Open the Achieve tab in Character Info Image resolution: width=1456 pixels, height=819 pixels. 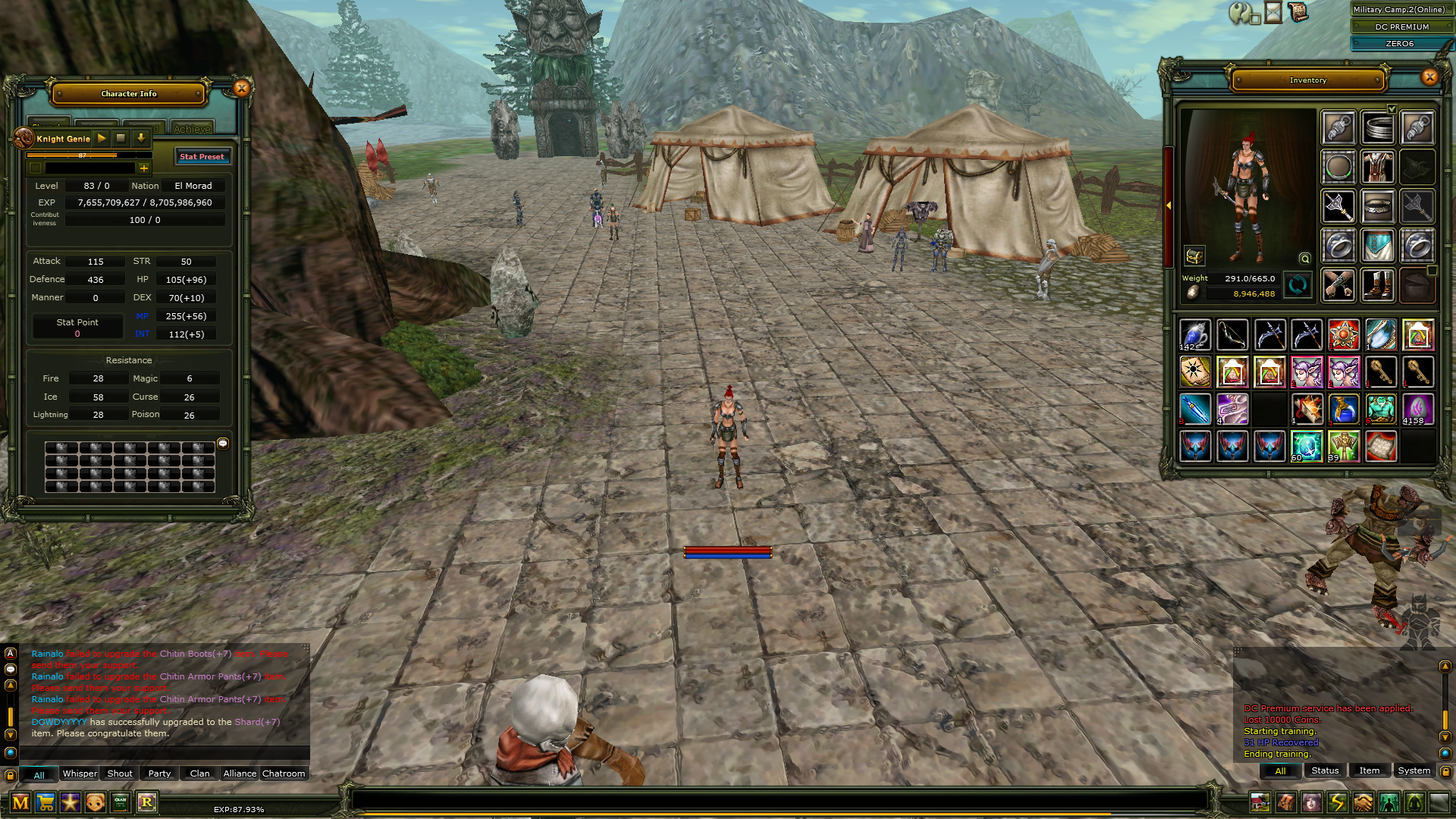click(x=192, y=129)
